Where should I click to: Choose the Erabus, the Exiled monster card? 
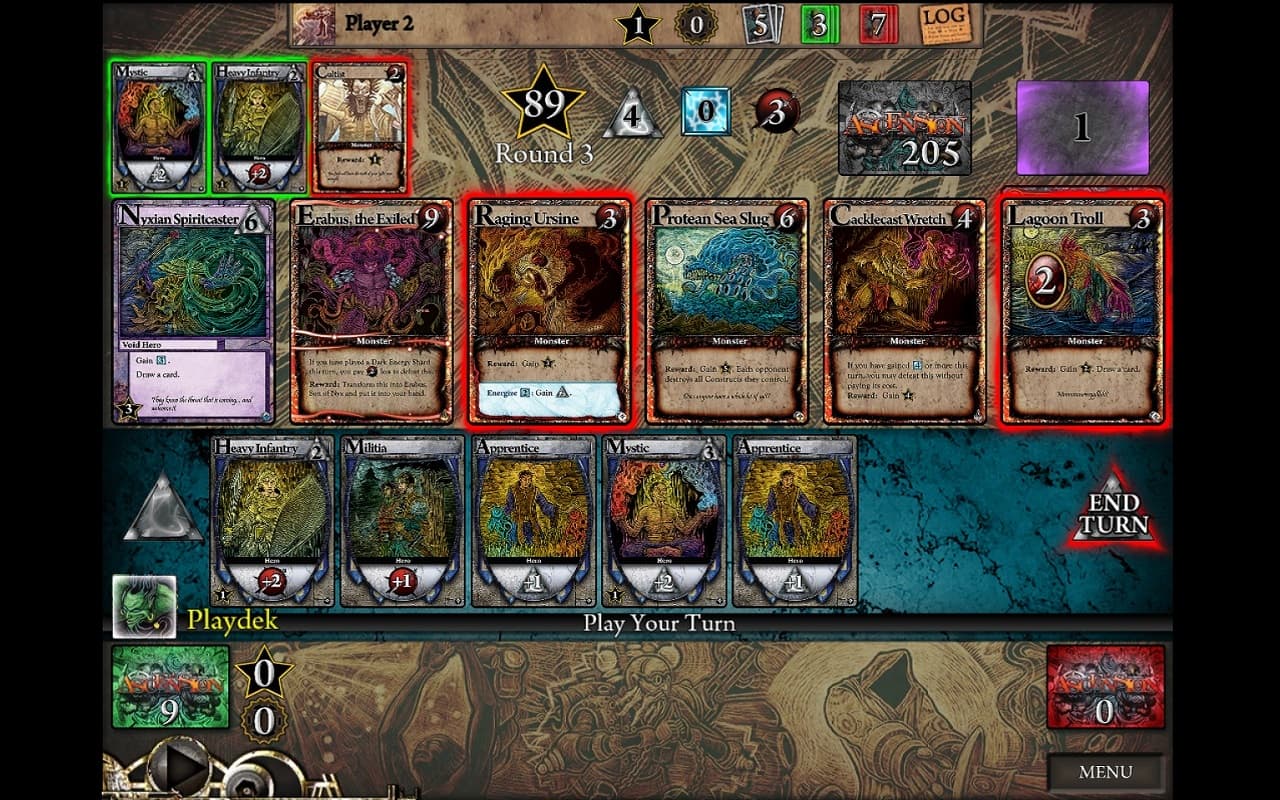coord(371,312)
